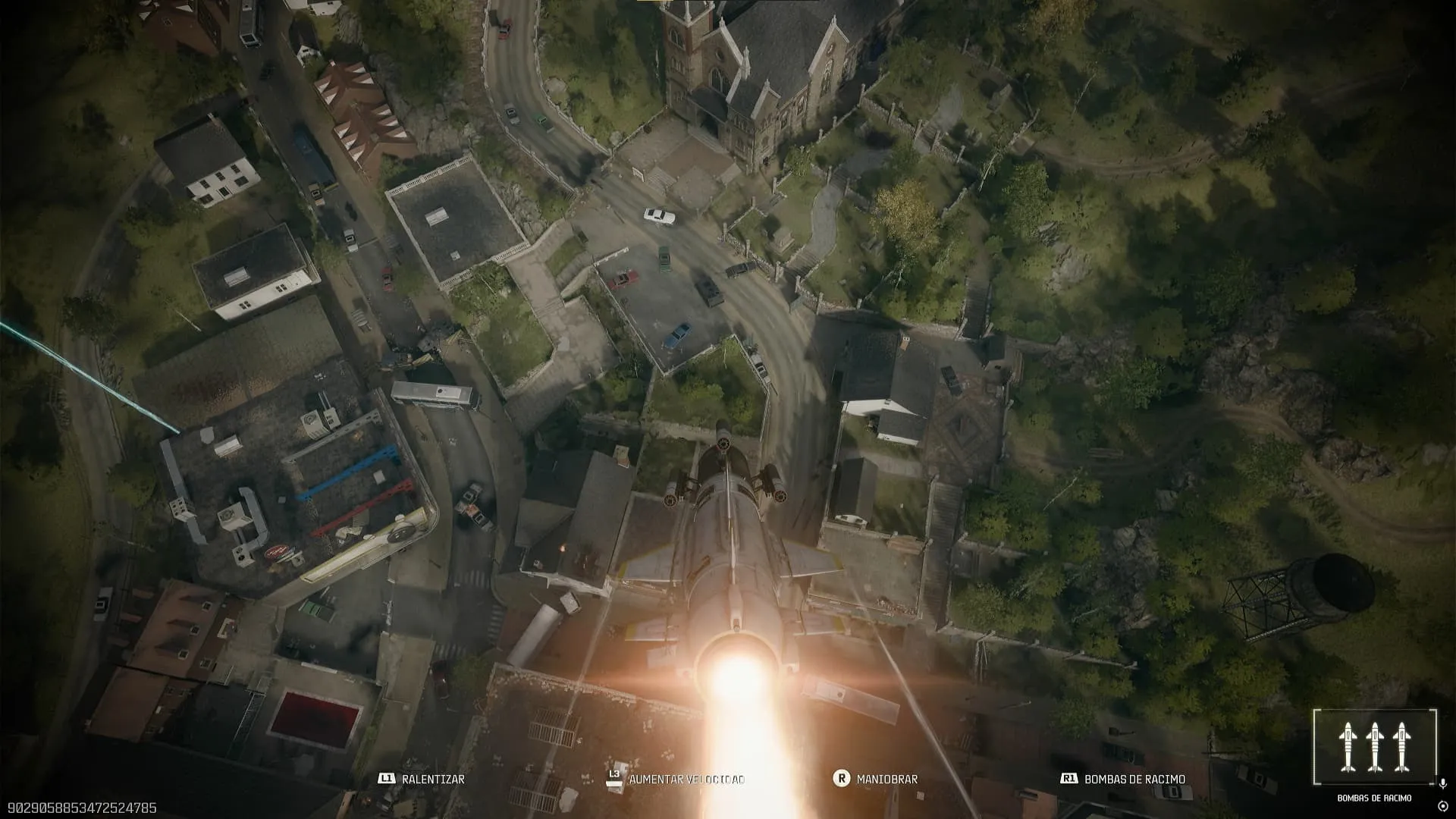Screen dimensions: 1456x819
Task: Click the circular target icon below the microphone
Action: point(1442,805)
